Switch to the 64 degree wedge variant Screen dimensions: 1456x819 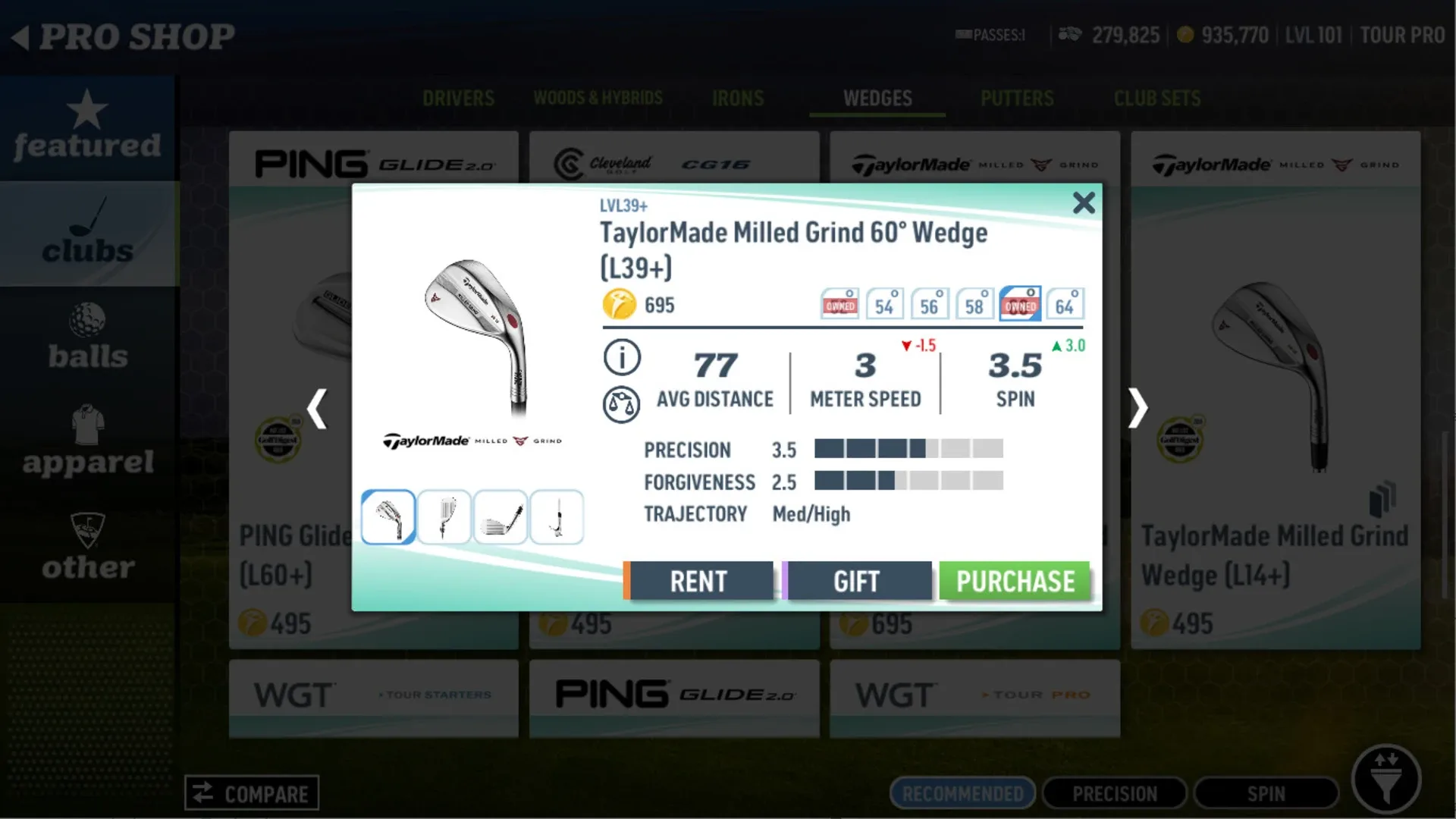(x=1065, y=303)
